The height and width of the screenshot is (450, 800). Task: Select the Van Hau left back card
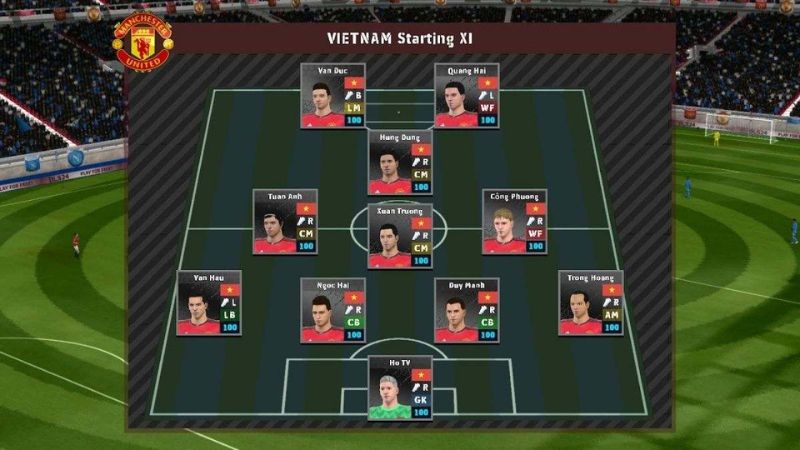209,303
